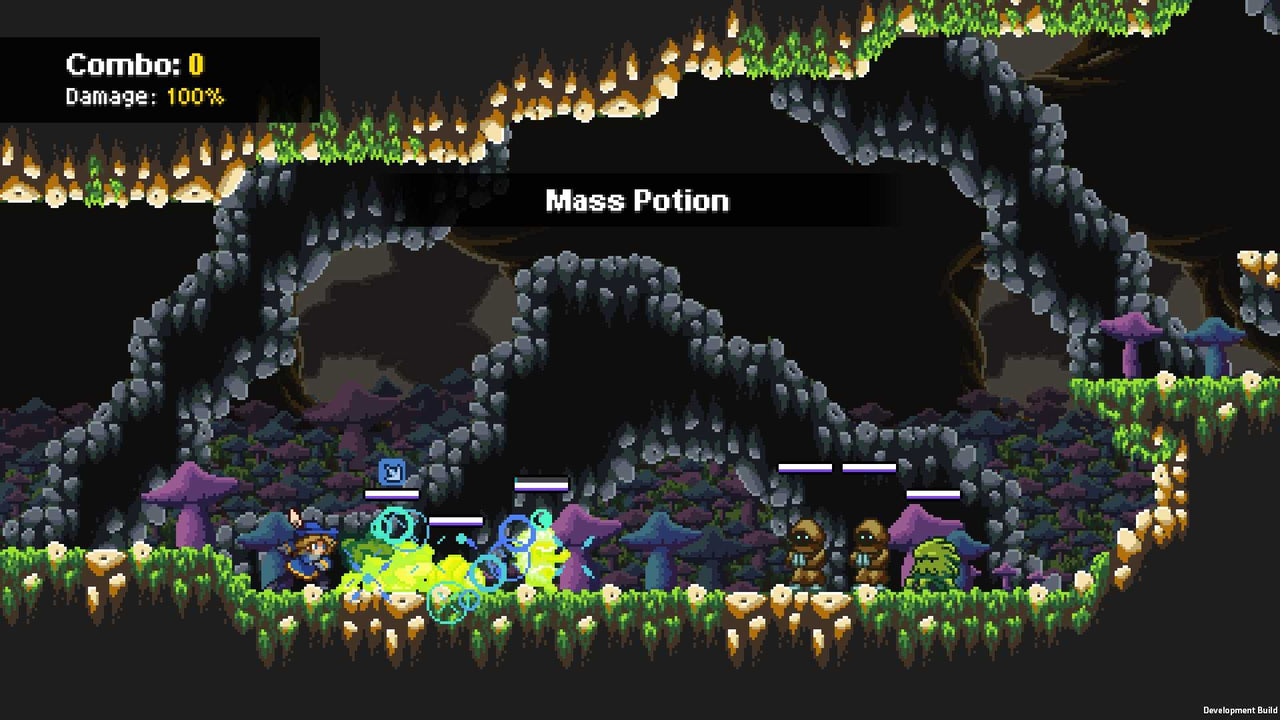Viewport: 1280px width, 720px height.
Task: Click the health bar above the green slime
Action: [932, 493]
